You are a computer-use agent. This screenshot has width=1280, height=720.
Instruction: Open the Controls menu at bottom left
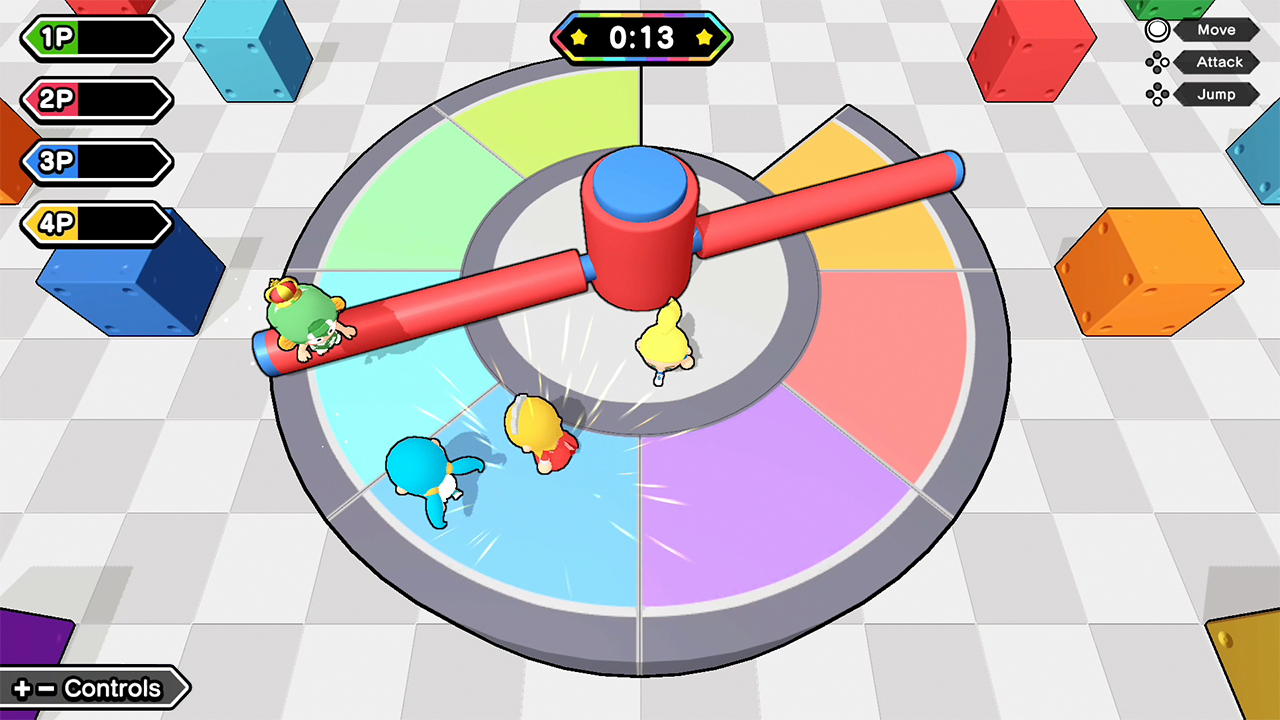pyautogui.click(x=95, y=688)
